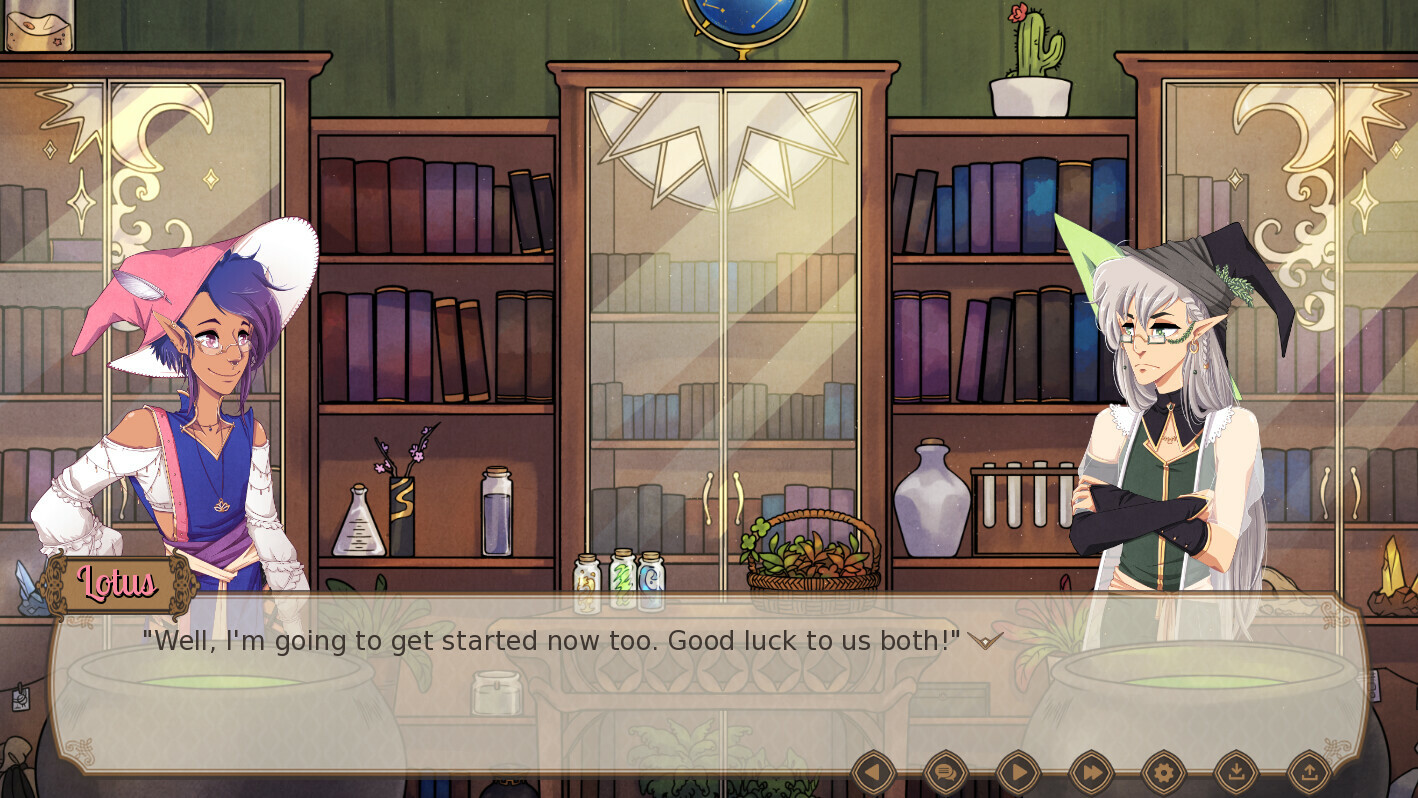The height and width of the screenshot is (798, 1418).
Task: Rewind to the previous dialogue line
Action: 872,772
